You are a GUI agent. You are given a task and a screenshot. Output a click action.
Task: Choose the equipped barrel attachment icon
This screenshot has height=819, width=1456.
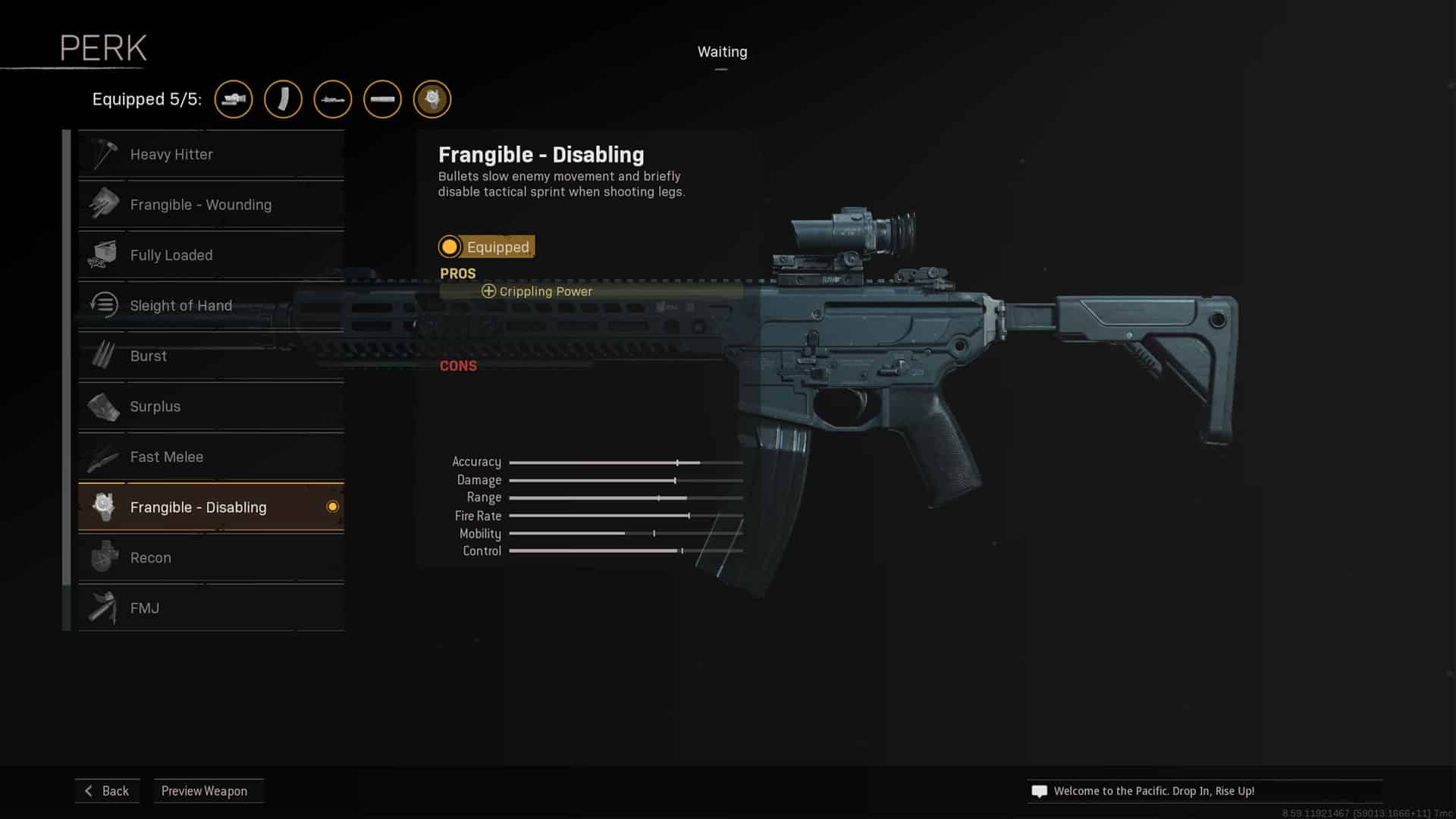382,99
